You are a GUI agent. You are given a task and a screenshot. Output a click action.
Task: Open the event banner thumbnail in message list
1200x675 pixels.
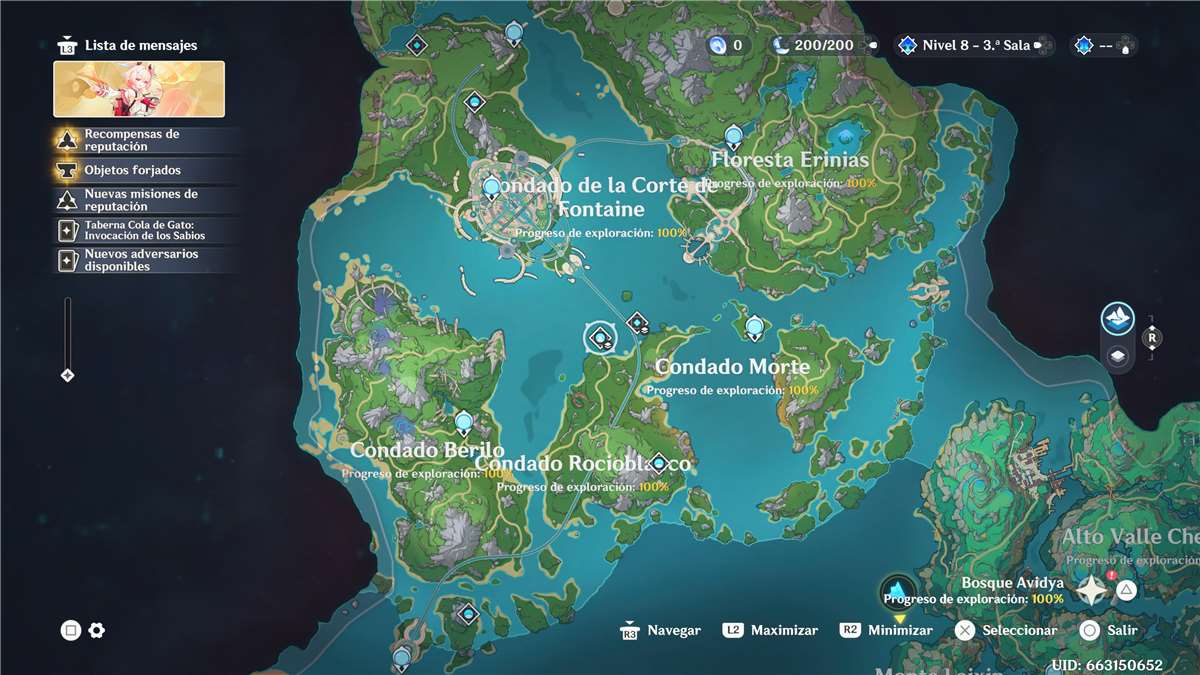click(x=139, y=89)
